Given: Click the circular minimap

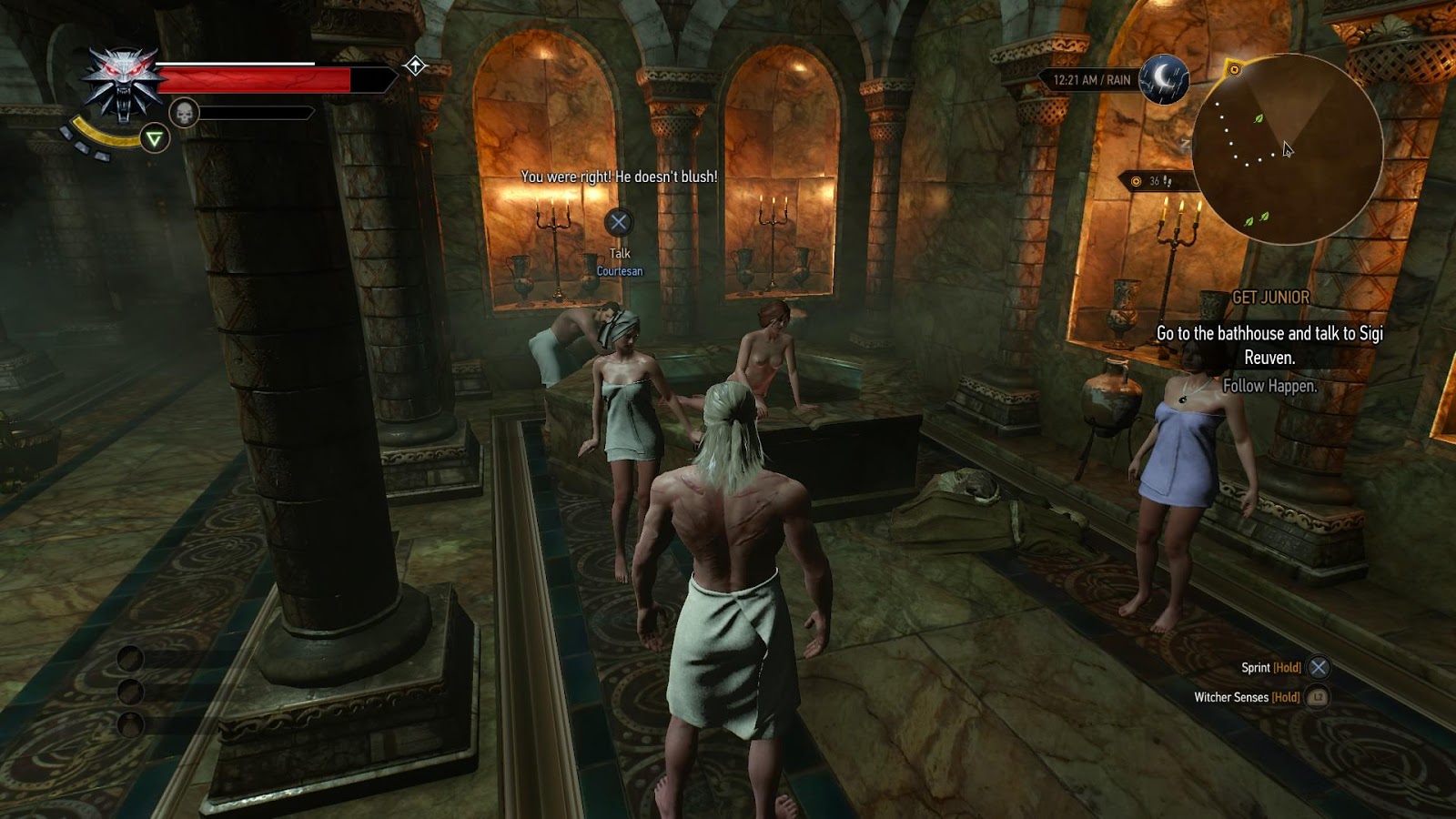Looking at the screenshot, I should click(x=1287, y=150).
